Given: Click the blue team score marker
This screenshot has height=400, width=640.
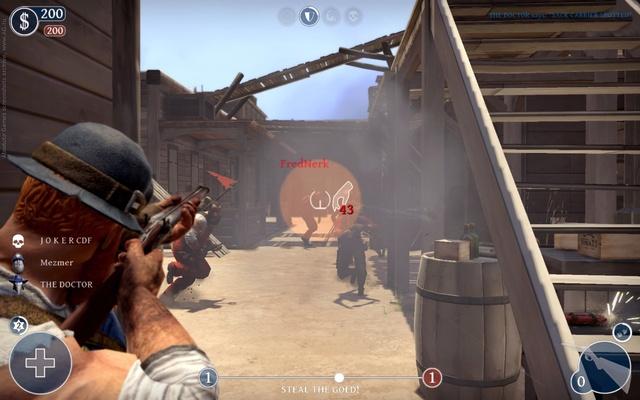Looking at the screenshot, I should 208,377.
